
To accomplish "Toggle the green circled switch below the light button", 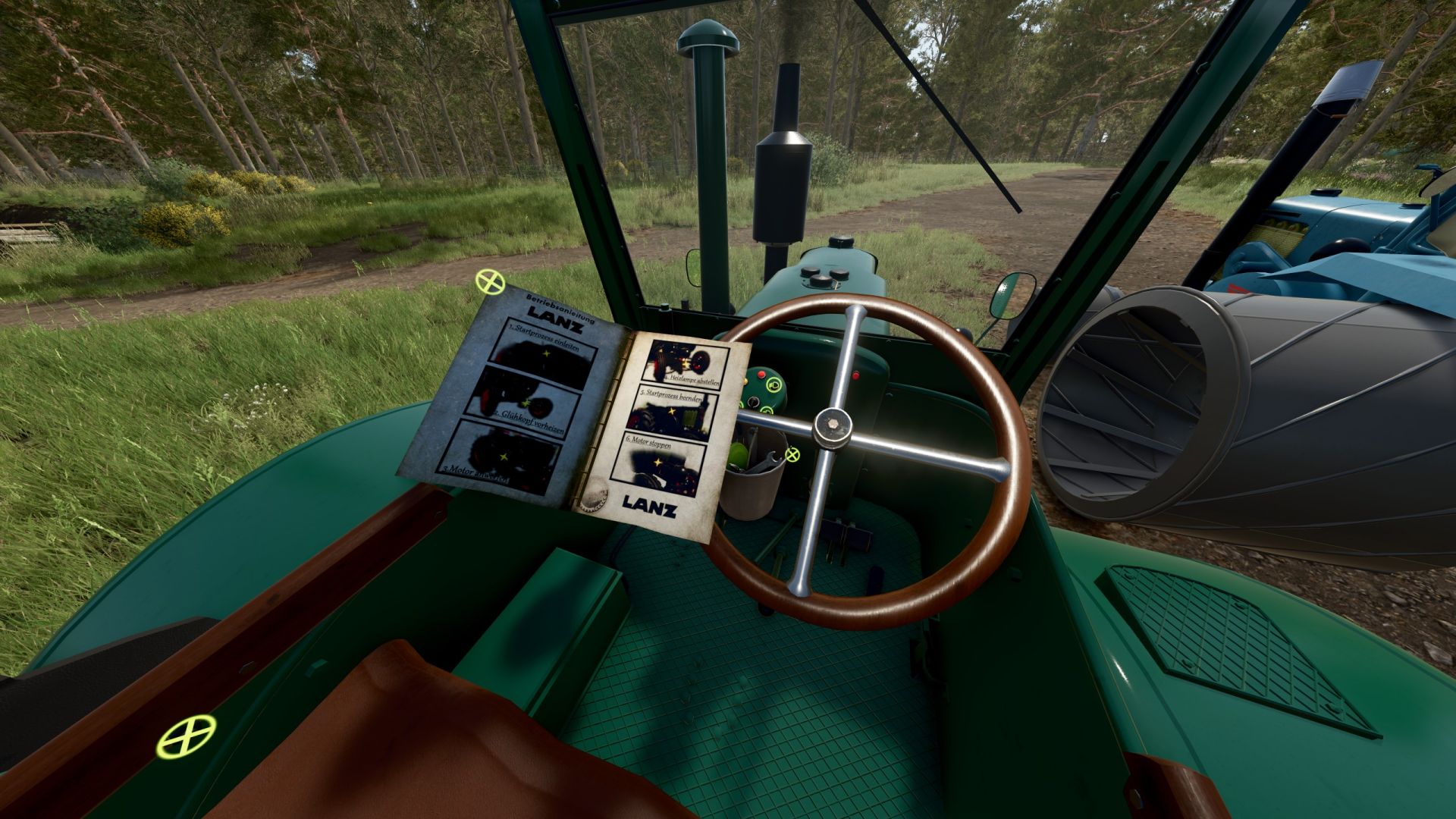I will tap(766, 410).
